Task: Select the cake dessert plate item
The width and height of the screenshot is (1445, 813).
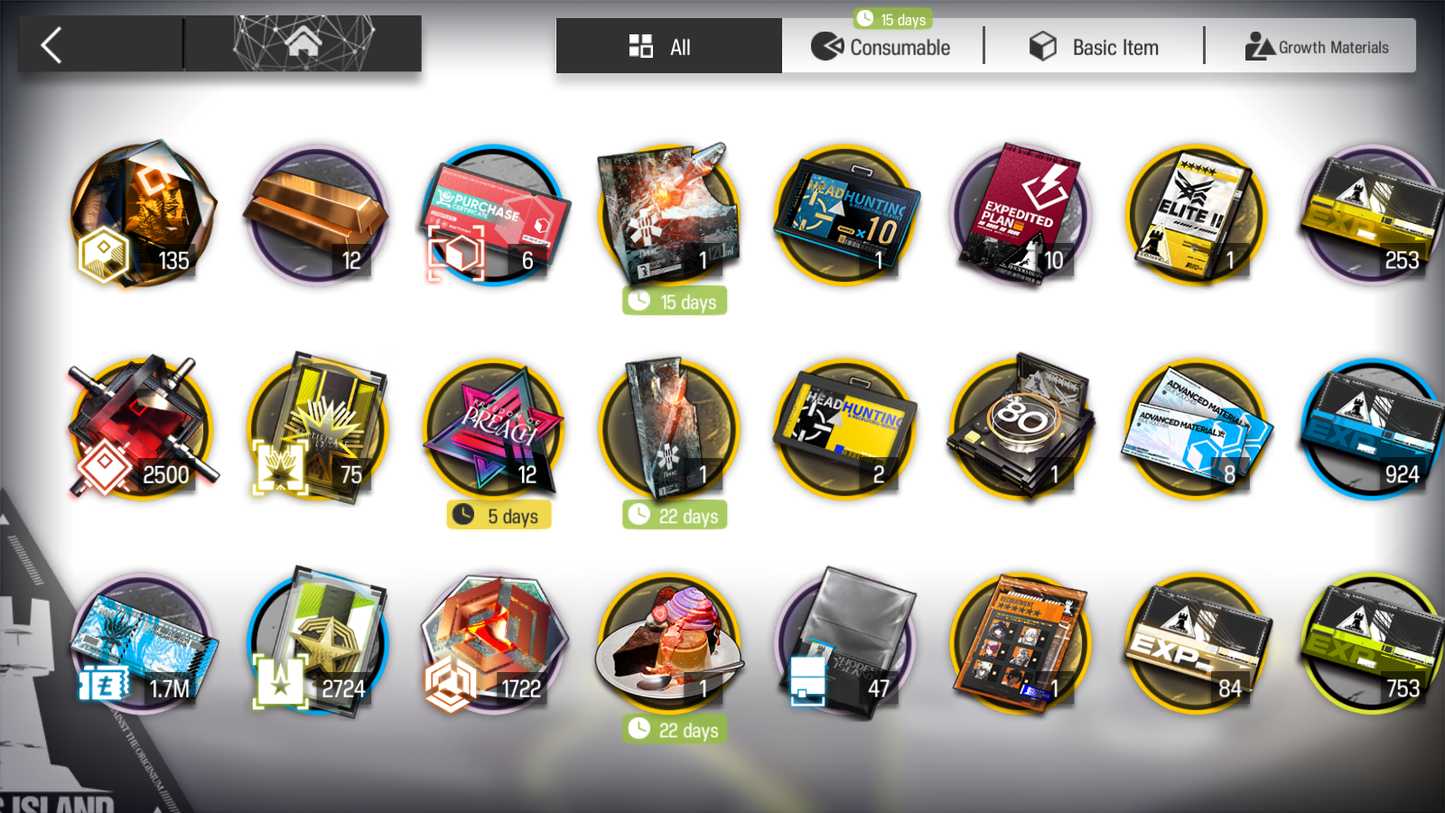Action: (669, 643)
